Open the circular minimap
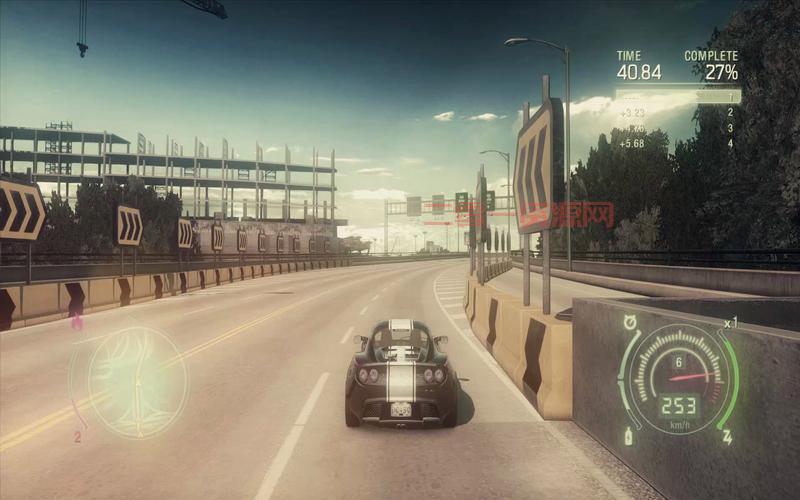This screenshot has width=800, height=500. point(137,381)
